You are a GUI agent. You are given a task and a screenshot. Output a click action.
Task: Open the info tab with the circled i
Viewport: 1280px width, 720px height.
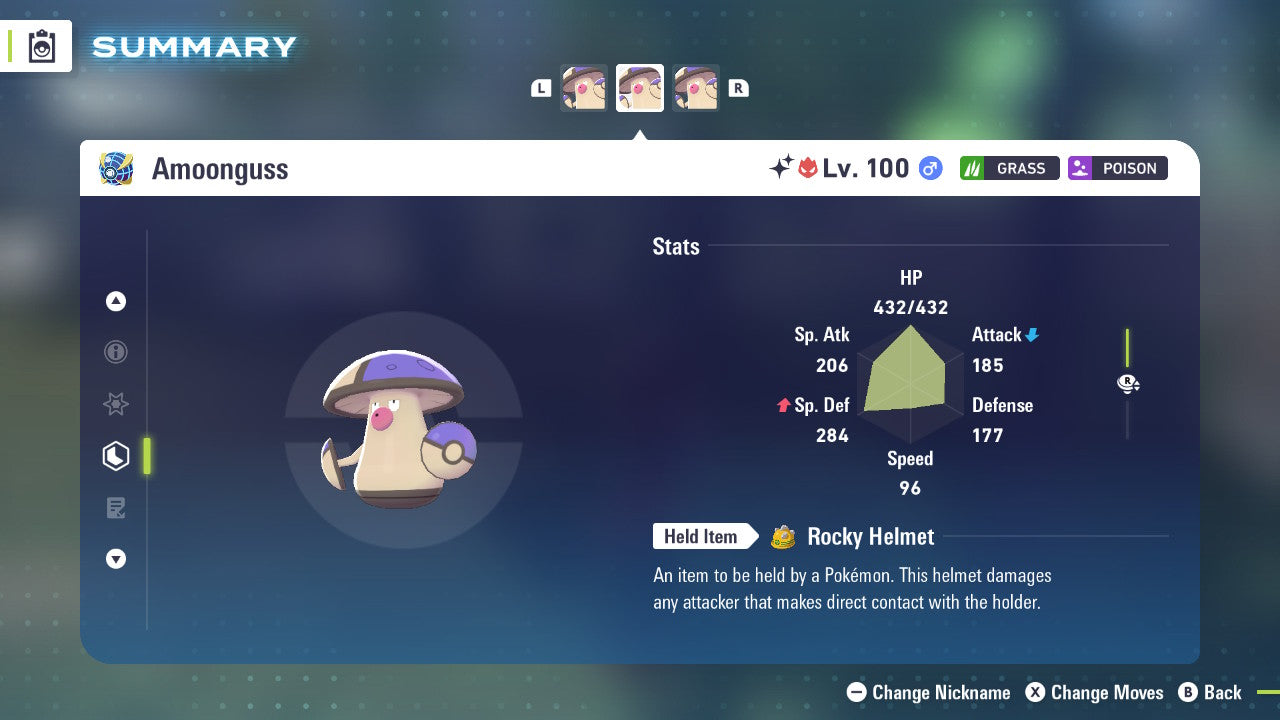click(116, 352)
